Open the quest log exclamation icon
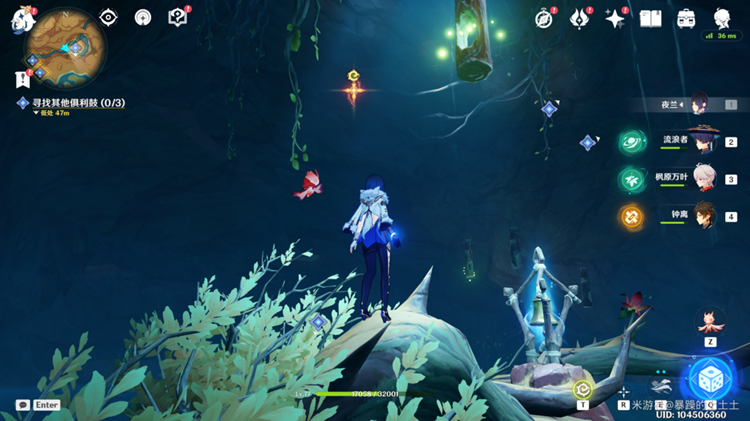The width and height of the screenshot is (750, 421). pyautogui.click(x=22, y=78)
